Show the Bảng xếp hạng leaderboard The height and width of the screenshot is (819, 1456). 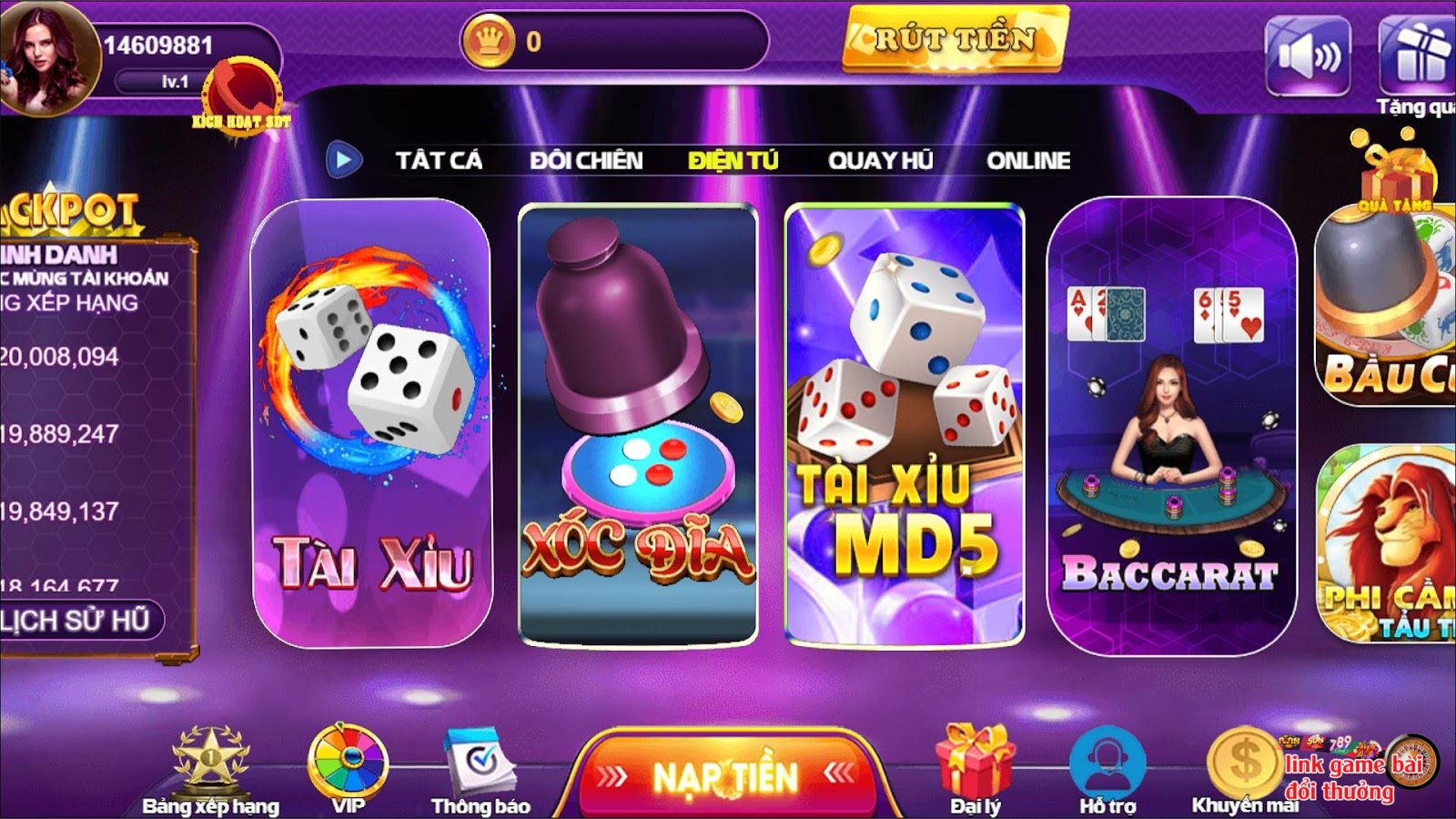point(211,771)
